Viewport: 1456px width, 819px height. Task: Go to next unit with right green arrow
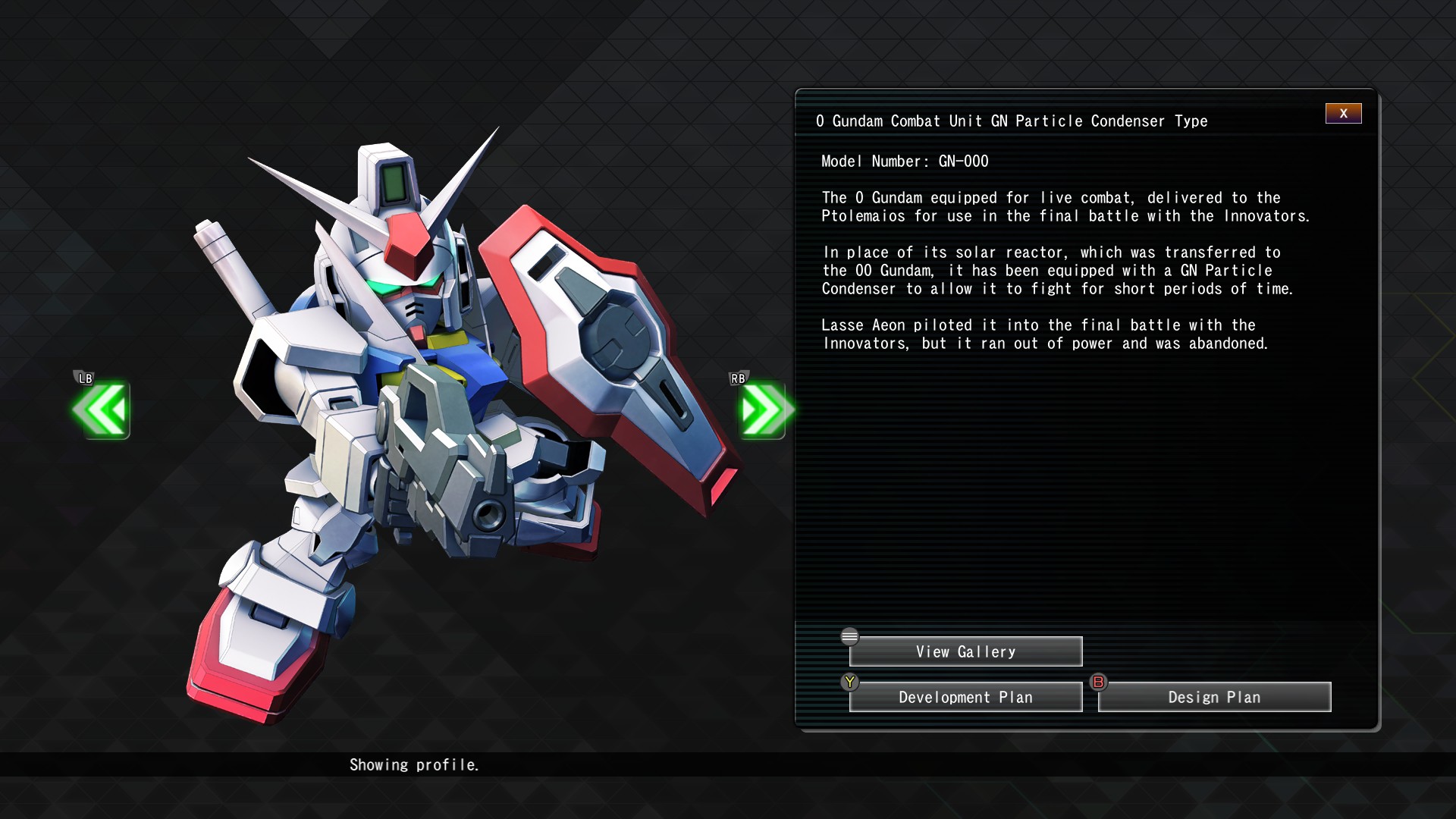coord(764,410)
